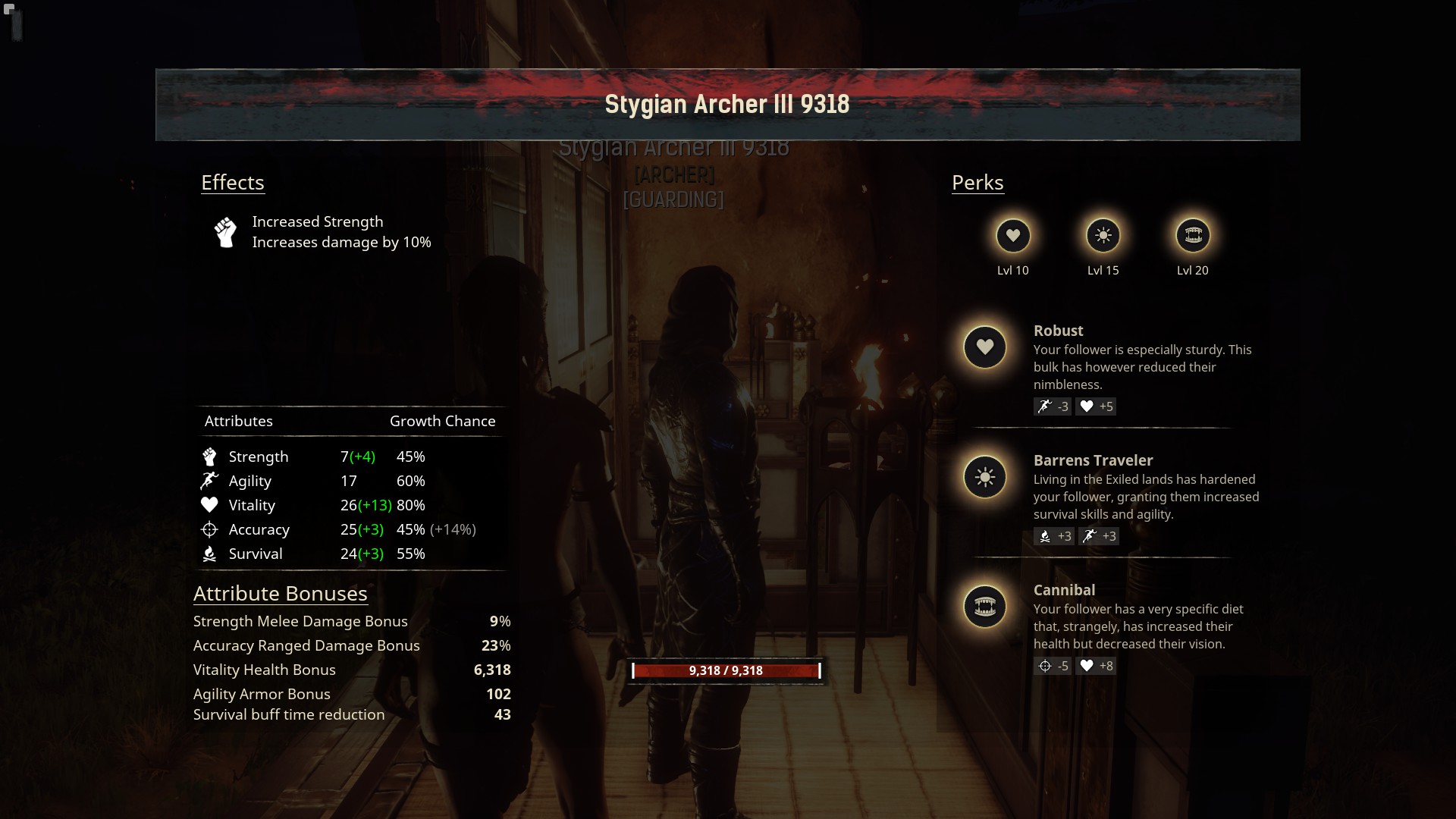Viewport: 1456px width, 819px height.
Task: Select the Lvl 10 heart perk icon
Action: [x=1013, y=236]
